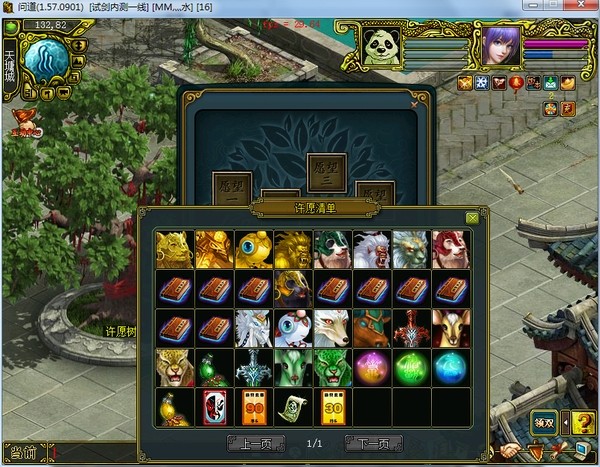Select the purple glowing orb item

tap(371, 367)
